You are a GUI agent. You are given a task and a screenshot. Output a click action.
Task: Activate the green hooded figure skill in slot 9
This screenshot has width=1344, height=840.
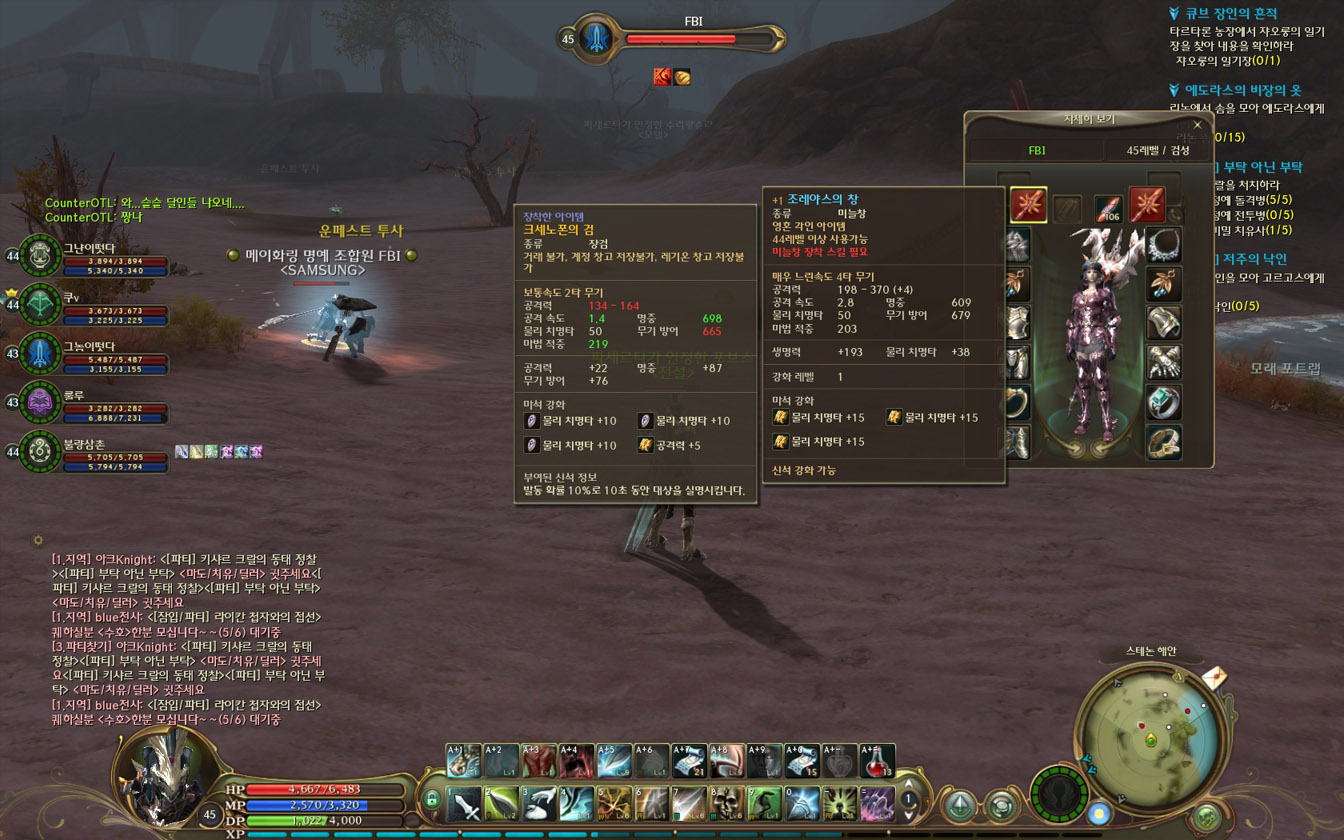coord(764,803)
